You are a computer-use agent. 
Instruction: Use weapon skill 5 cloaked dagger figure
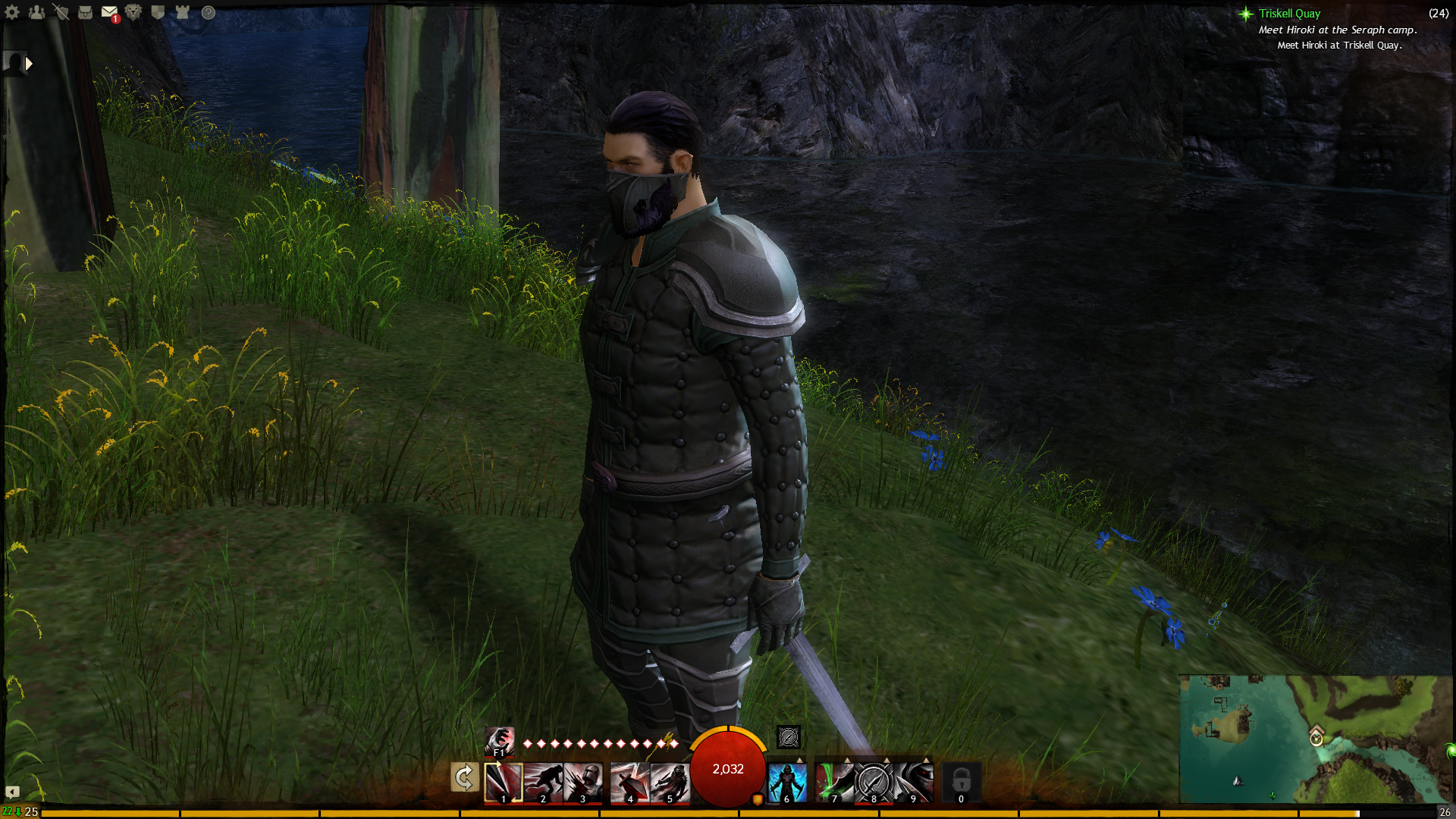pos(670,783)
